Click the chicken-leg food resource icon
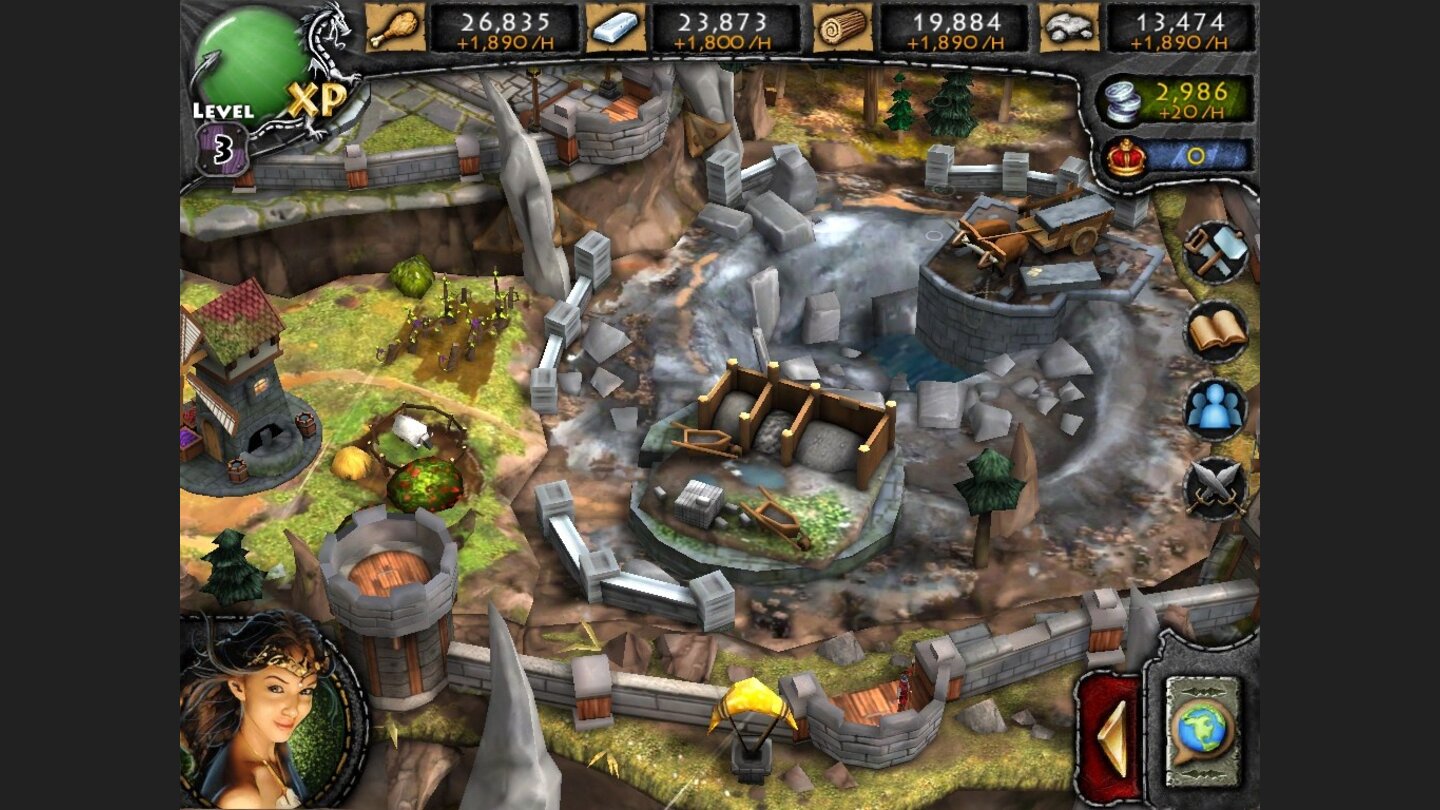This screenshot has height=810, width=1440. click(x=396, y=29)
